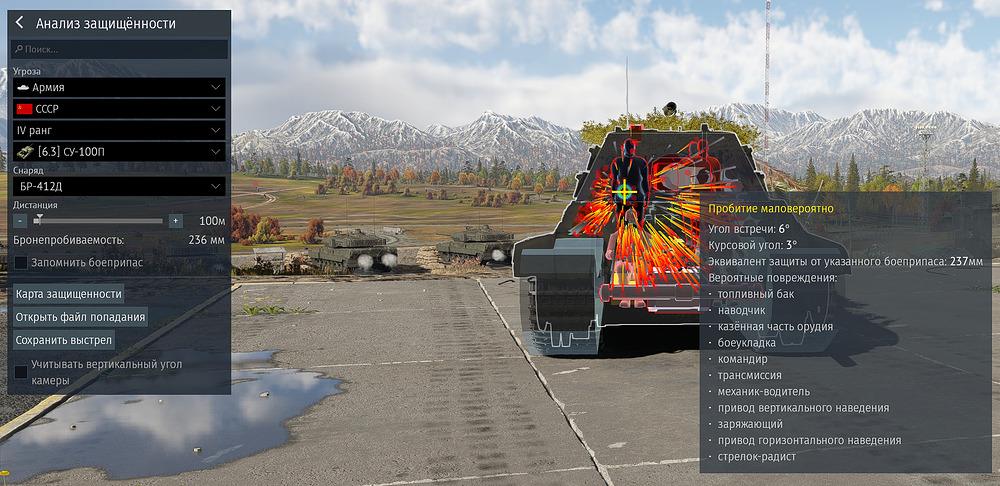Choose a vehicle in СУ-100П dropdown

point(119,151)
